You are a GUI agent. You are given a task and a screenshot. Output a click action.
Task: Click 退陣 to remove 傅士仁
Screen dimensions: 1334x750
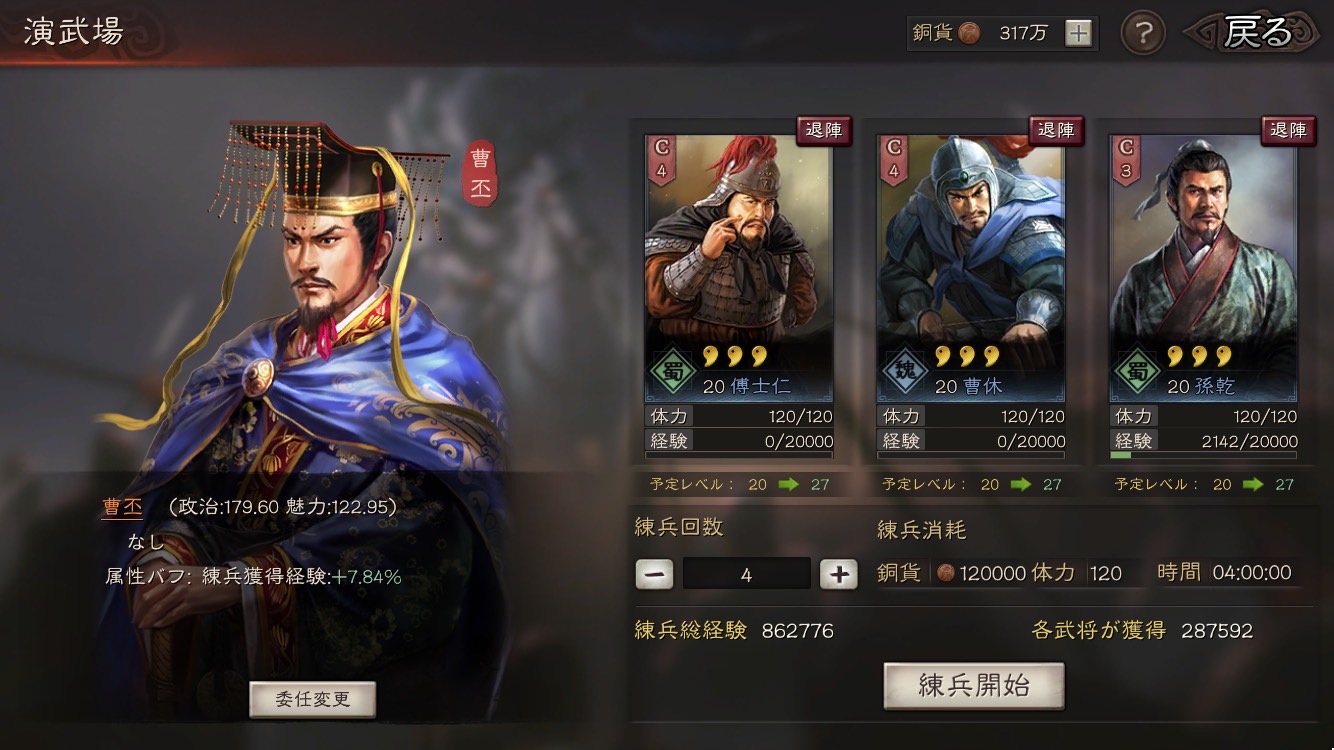pos(823,130)
